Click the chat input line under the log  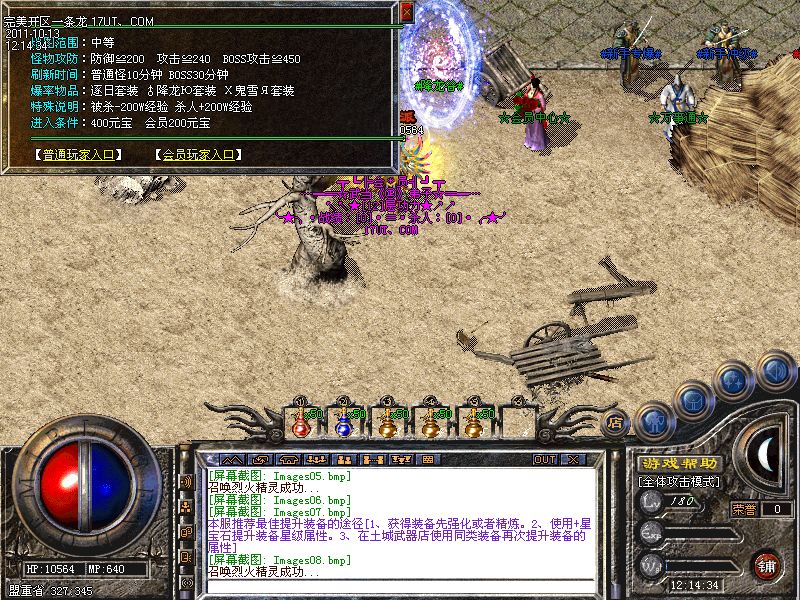tap(400, 586)
